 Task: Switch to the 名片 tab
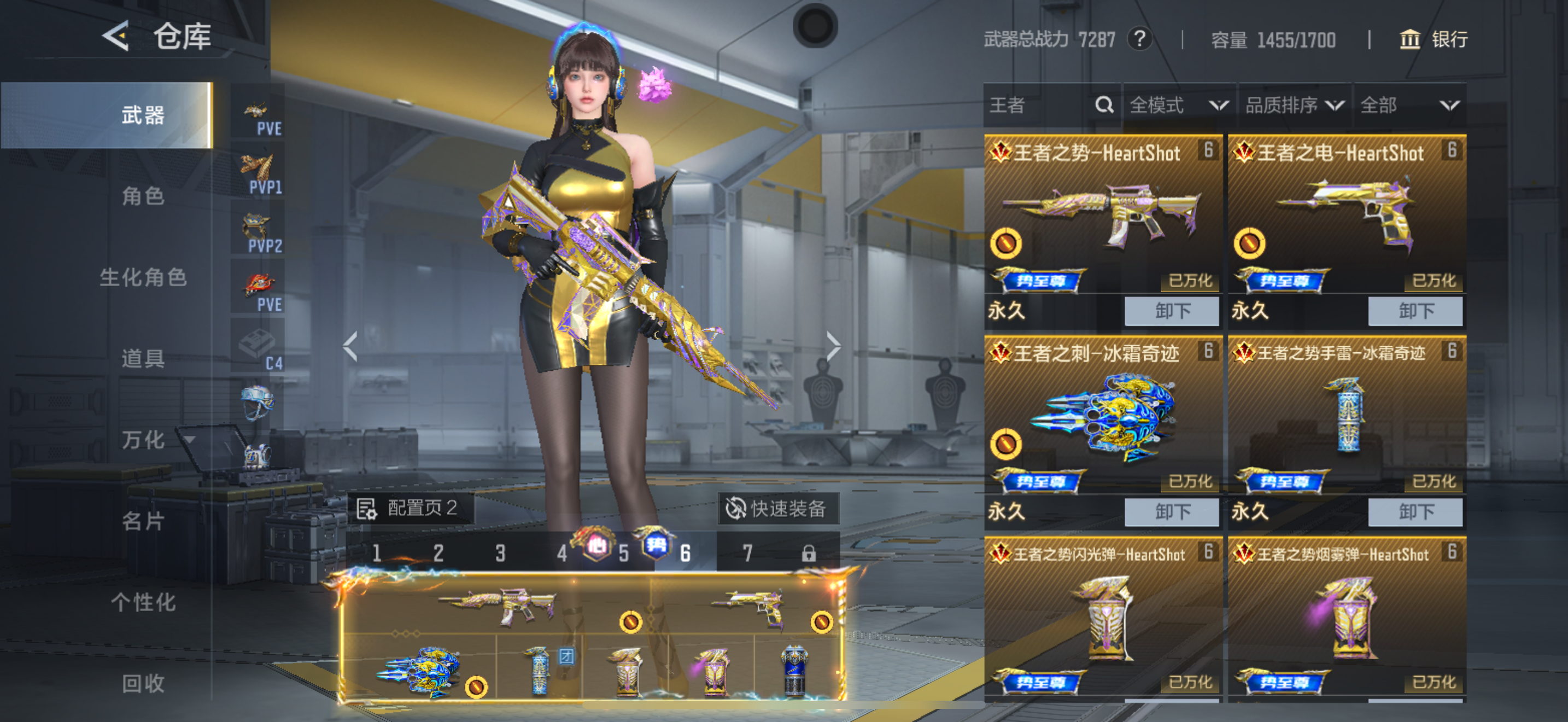[143, 521]
